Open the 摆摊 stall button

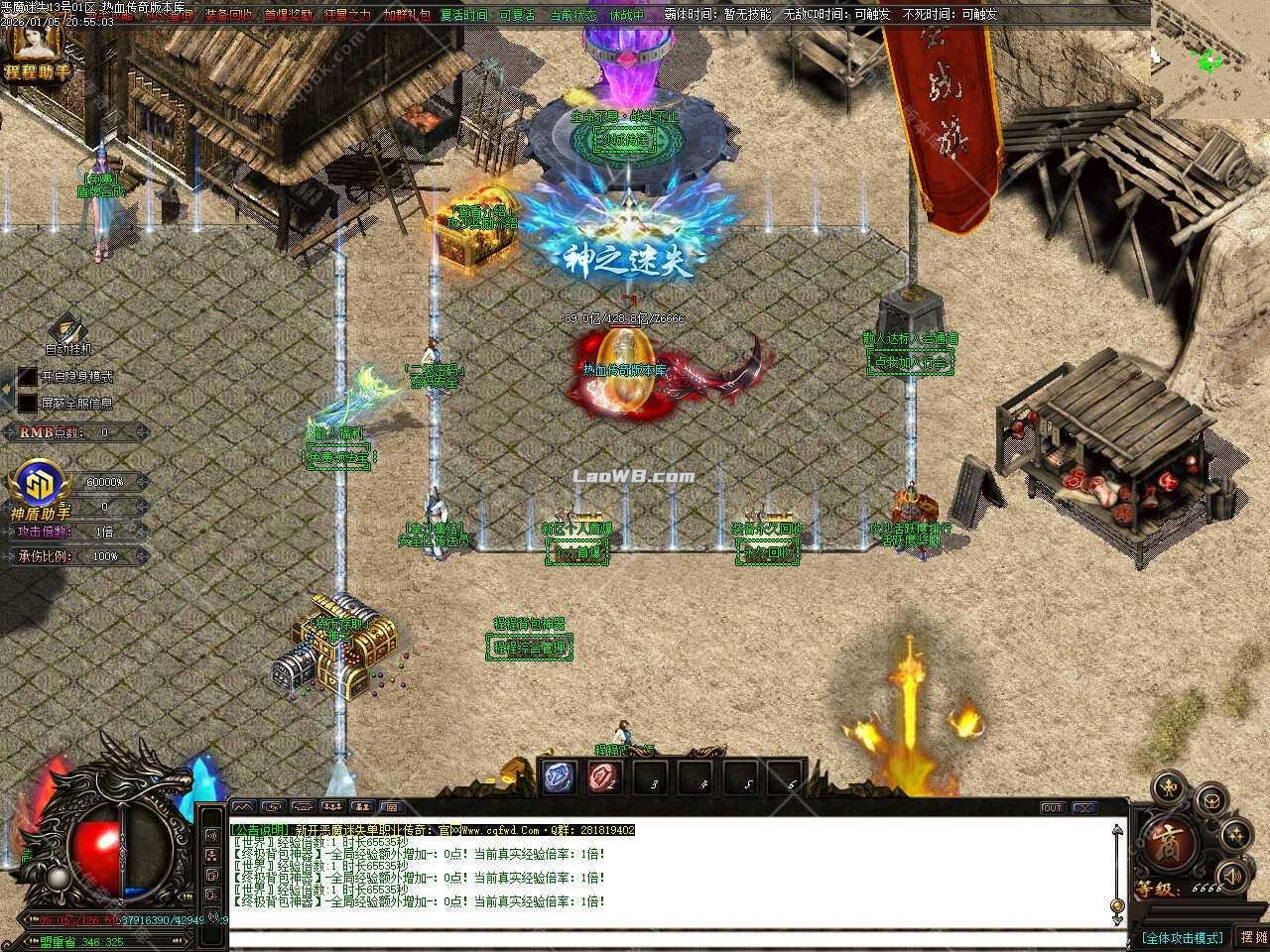pos(1252,937)
